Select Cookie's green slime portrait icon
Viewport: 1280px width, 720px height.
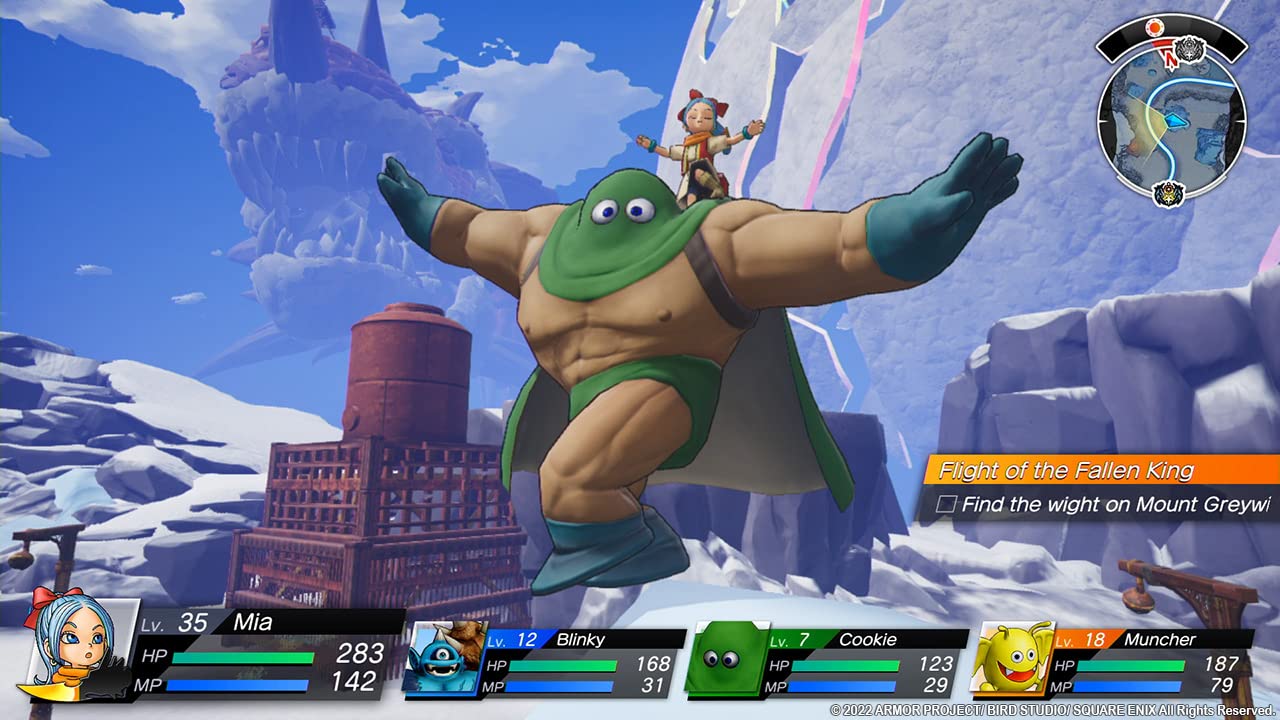[x=723, y=660]
